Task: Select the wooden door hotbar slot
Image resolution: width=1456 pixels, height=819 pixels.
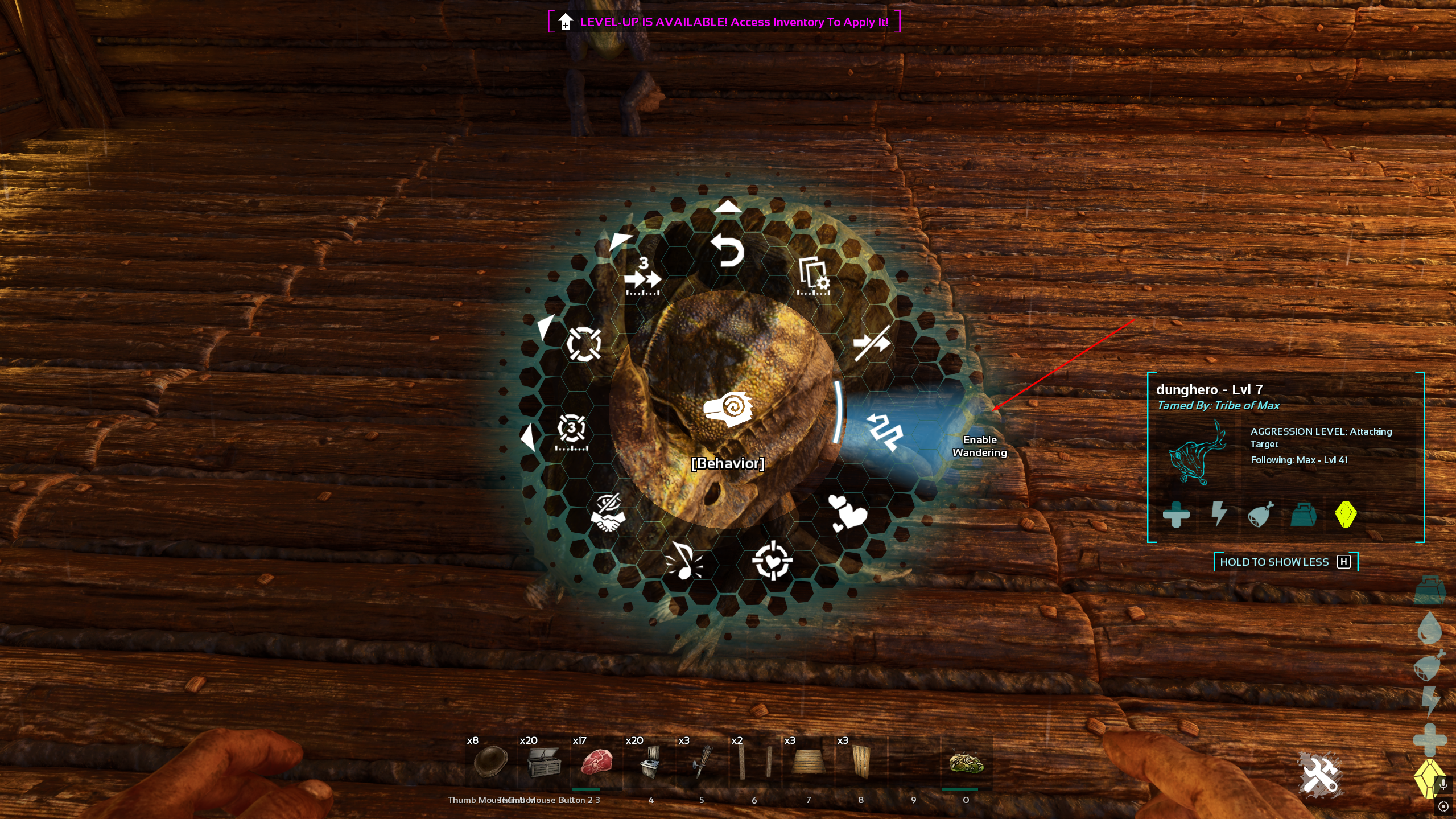Action: coord(860,762)
